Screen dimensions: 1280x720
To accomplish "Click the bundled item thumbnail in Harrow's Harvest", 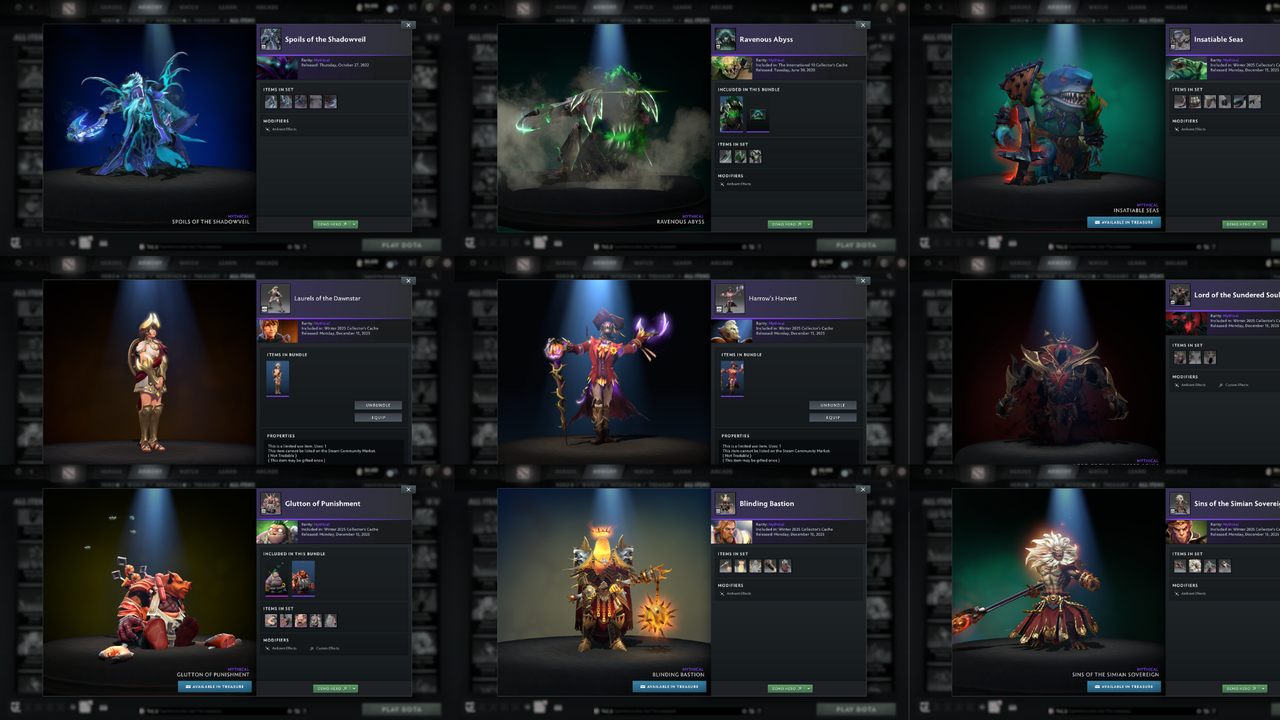I will tap(731, 380).
